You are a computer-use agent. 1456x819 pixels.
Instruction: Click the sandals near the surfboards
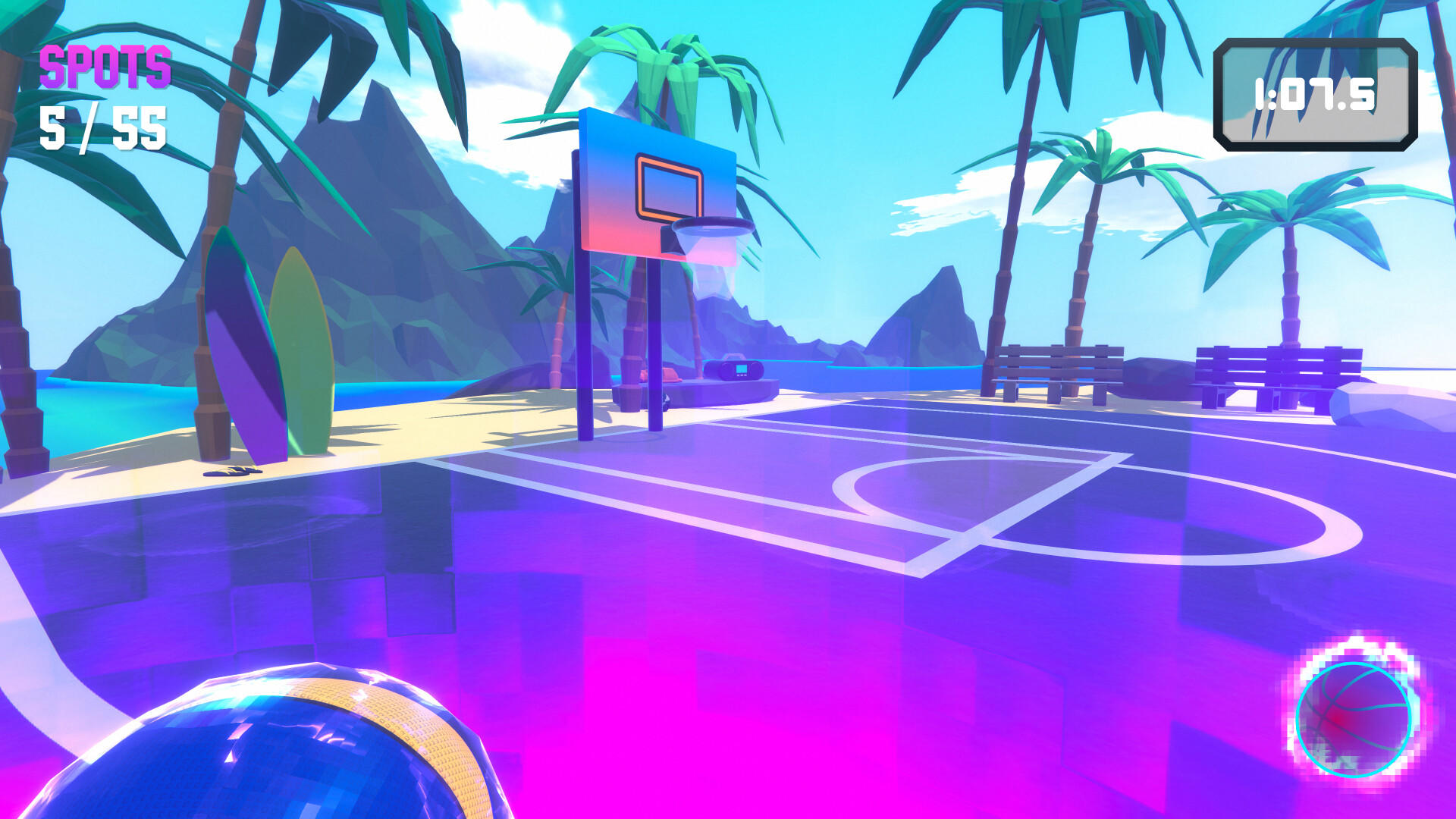pyautogui.click(x=232, y=473)
